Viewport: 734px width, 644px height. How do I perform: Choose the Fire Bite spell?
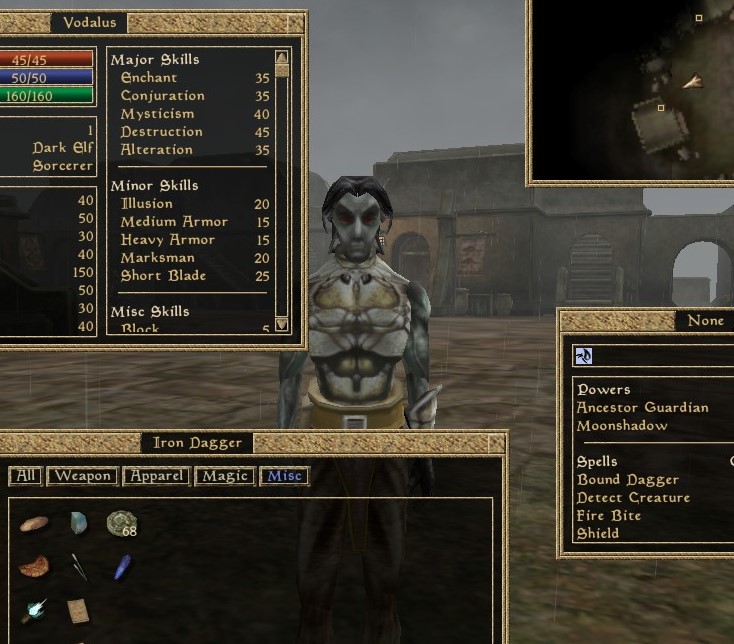(609, 516)
